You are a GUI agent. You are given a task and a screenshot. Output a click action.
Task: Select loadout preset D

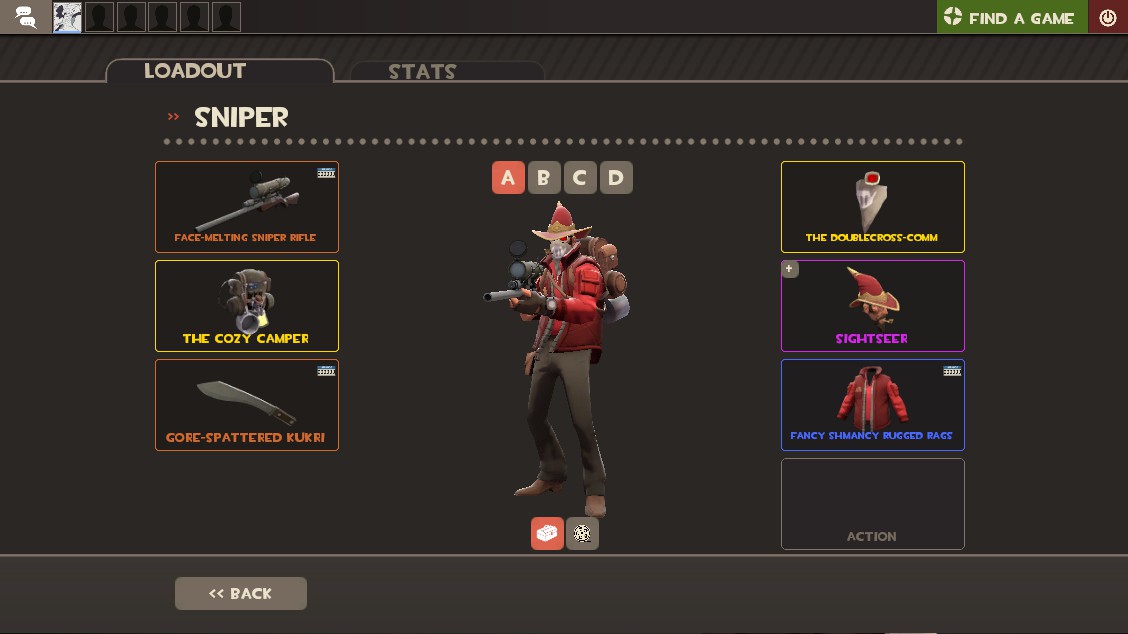[616, 178]
